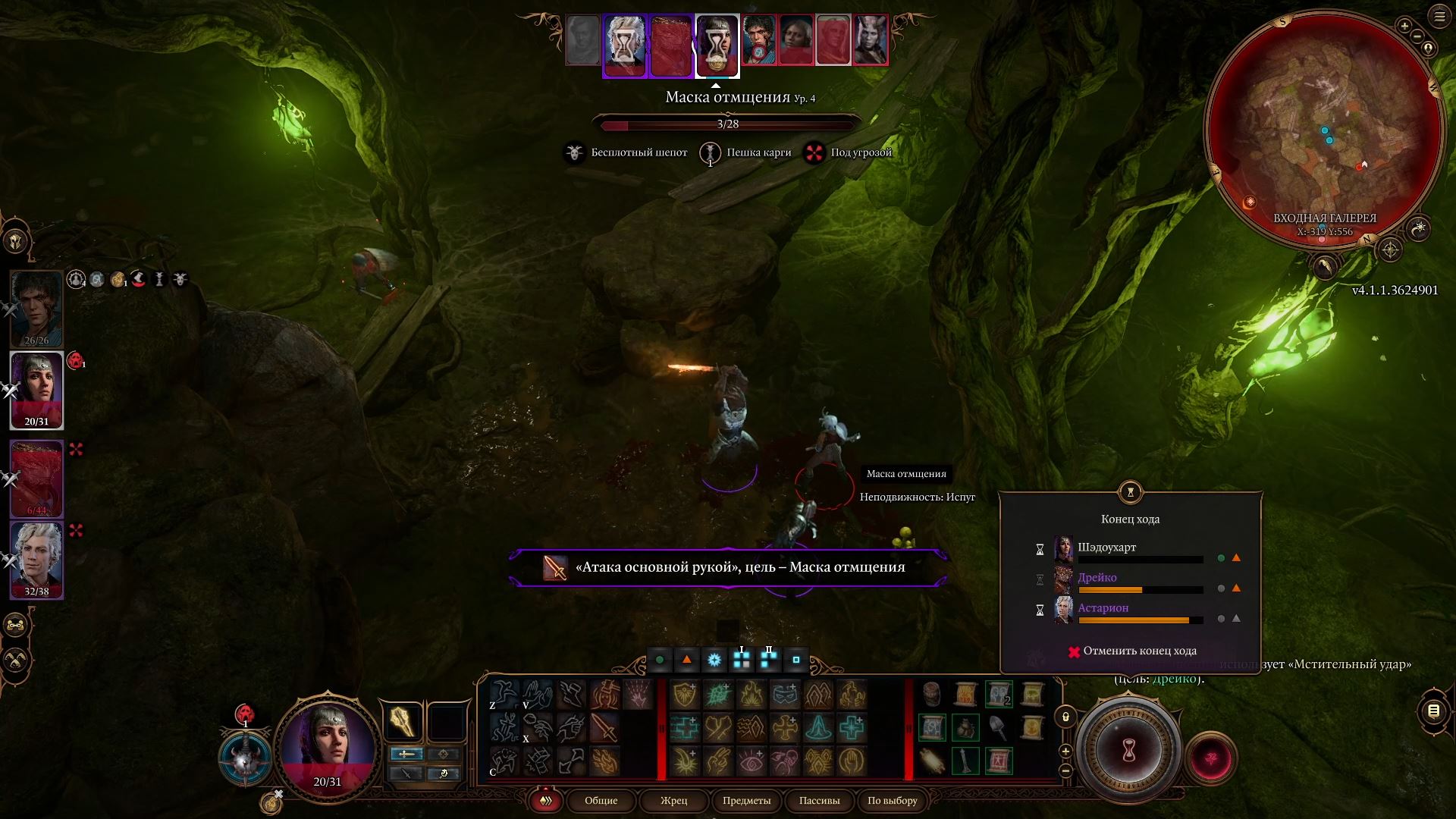The height and width of the screenshot is (819, 1456).
Task: Remove a hotbar row with minus button
Action: pyautogui.click(x=1065, y=770)
